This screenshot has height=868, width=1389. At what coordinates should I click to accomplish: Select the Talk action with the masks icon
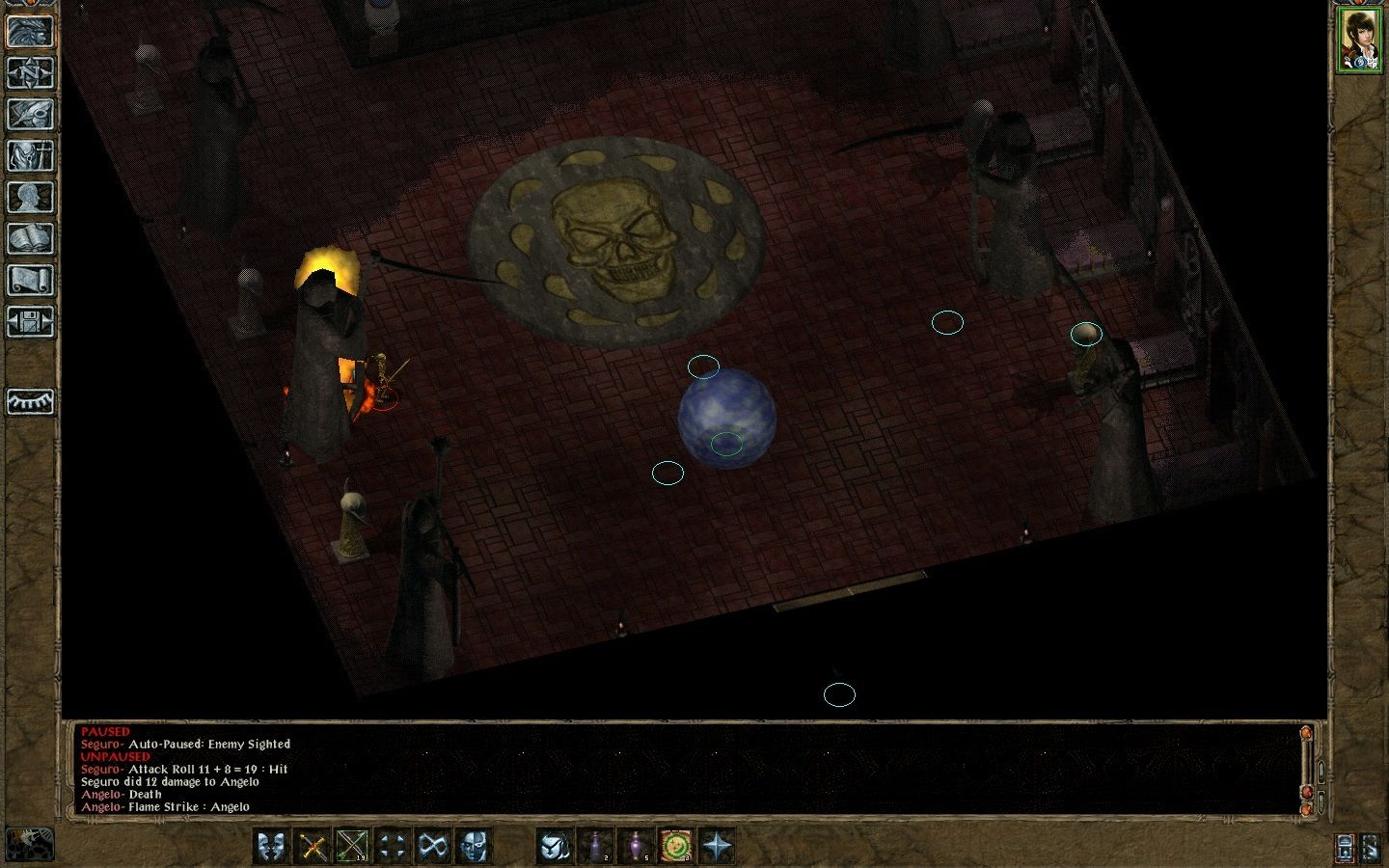(x=272, y=846)
